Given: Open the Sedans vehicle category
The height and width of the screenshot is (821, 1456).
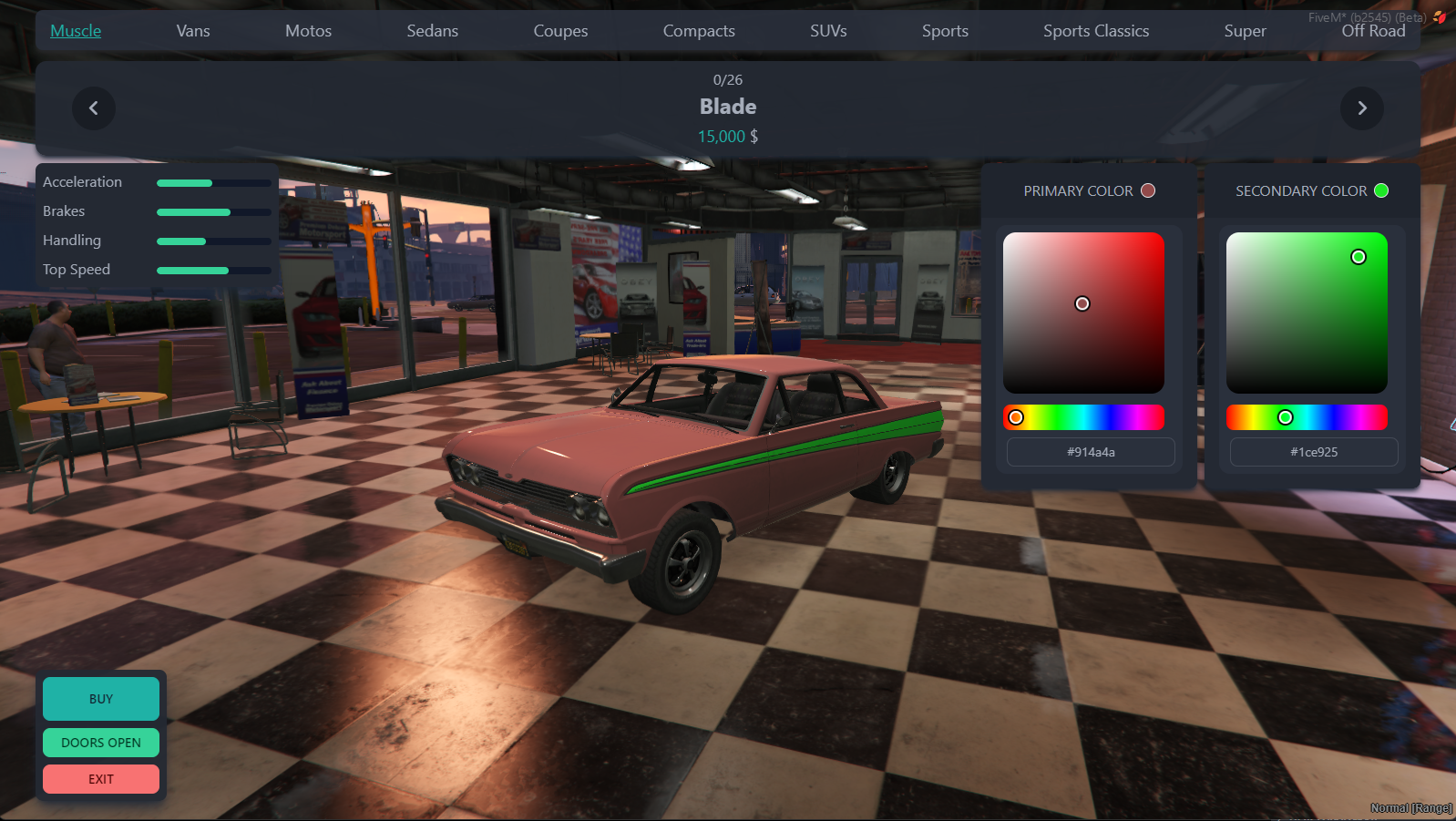Looking at the screenshot, I should click(432, 30).
